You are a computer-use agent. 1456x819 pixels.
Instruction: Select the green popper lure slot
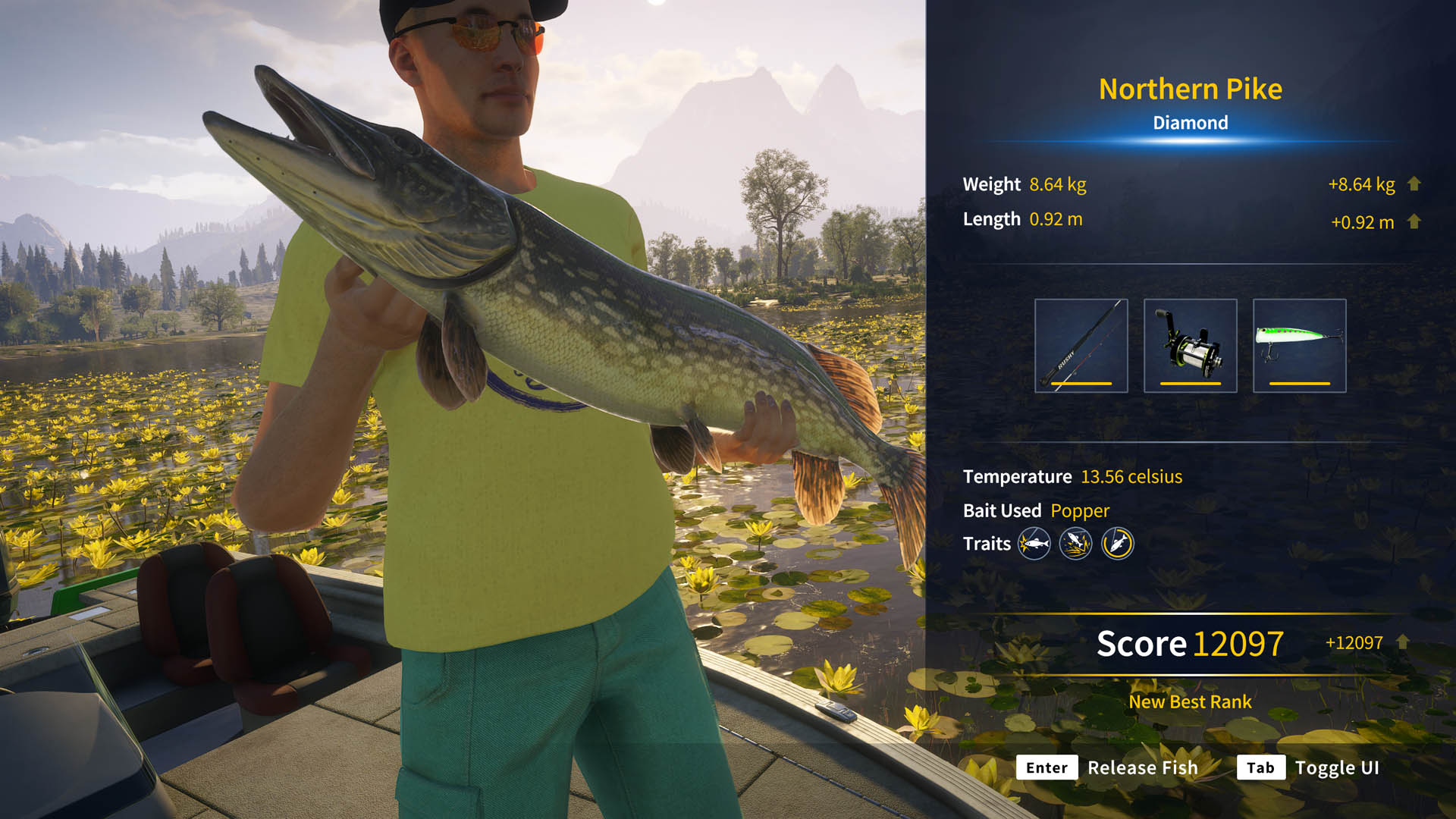point(1299,346)
